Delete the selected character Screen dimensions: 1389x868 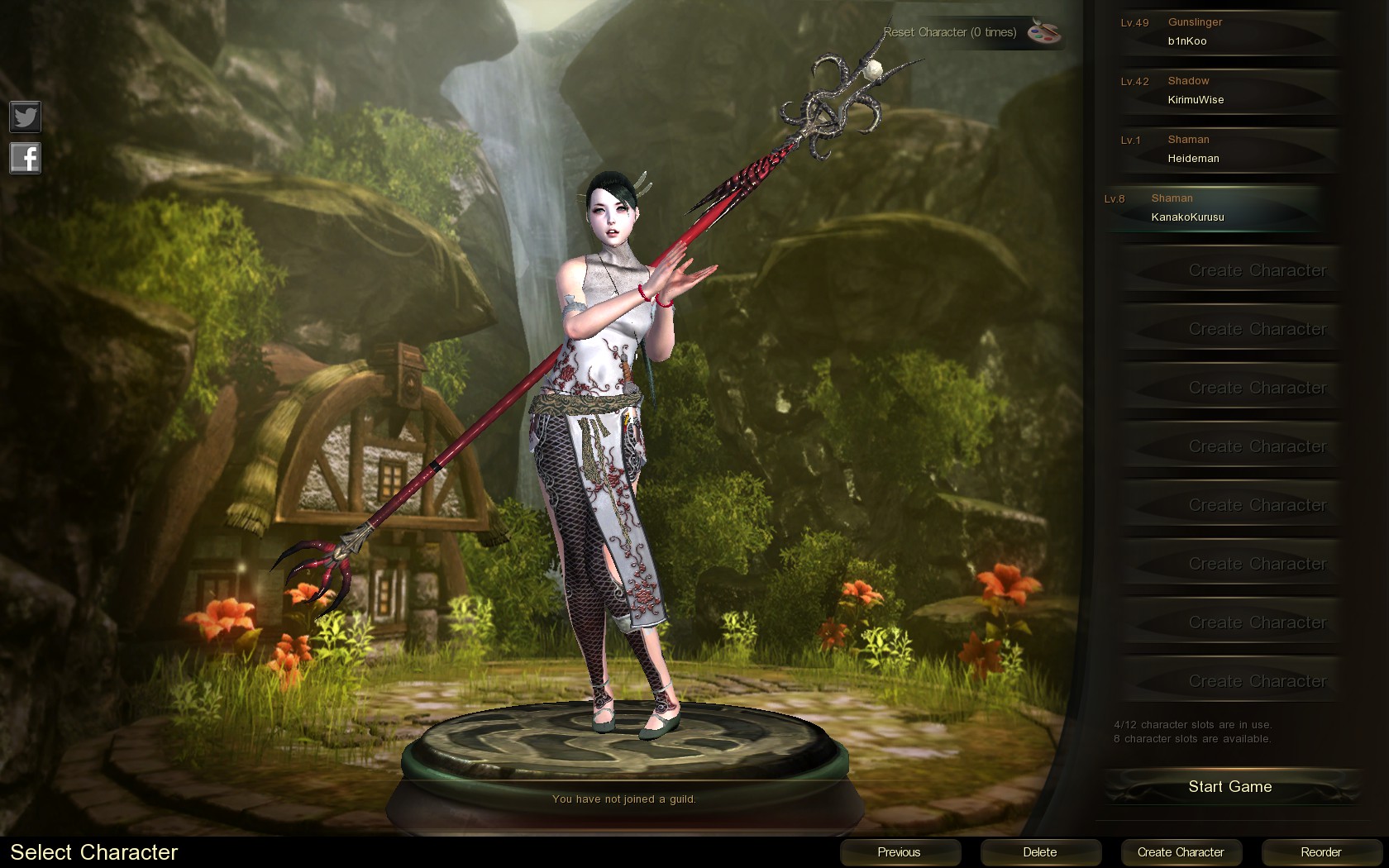click(x=1040, y=852)
